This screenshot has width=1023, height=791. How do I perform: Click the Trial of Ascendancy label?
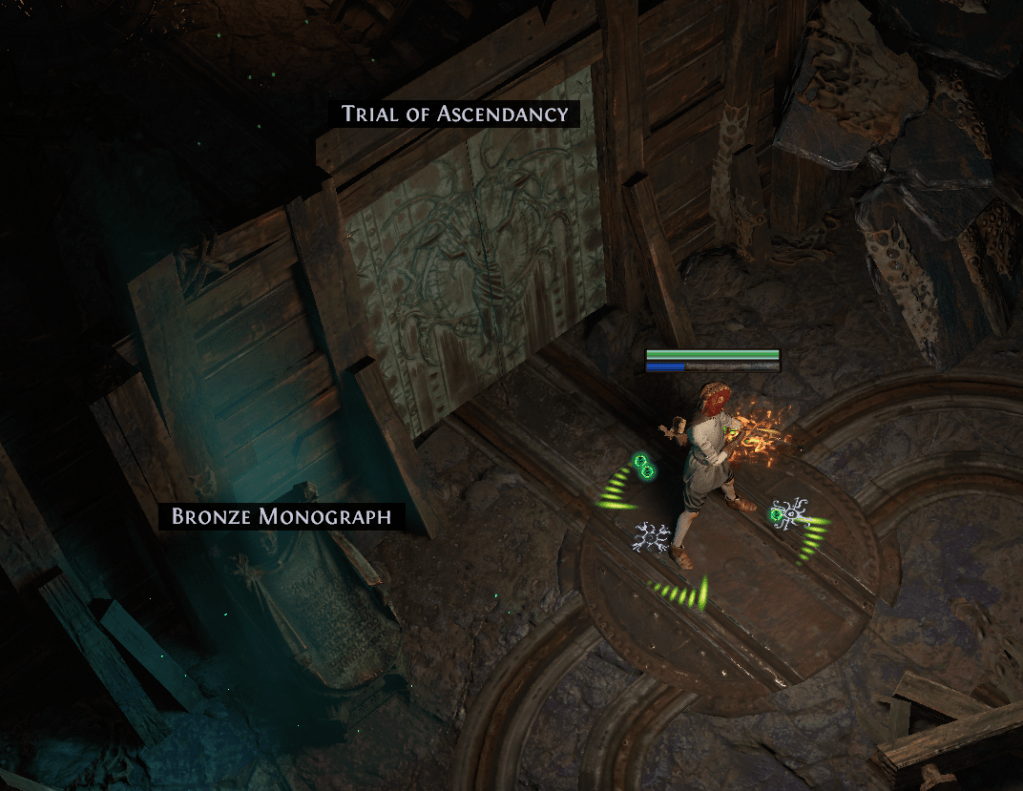pyautogui.click(x=455, y=114)
